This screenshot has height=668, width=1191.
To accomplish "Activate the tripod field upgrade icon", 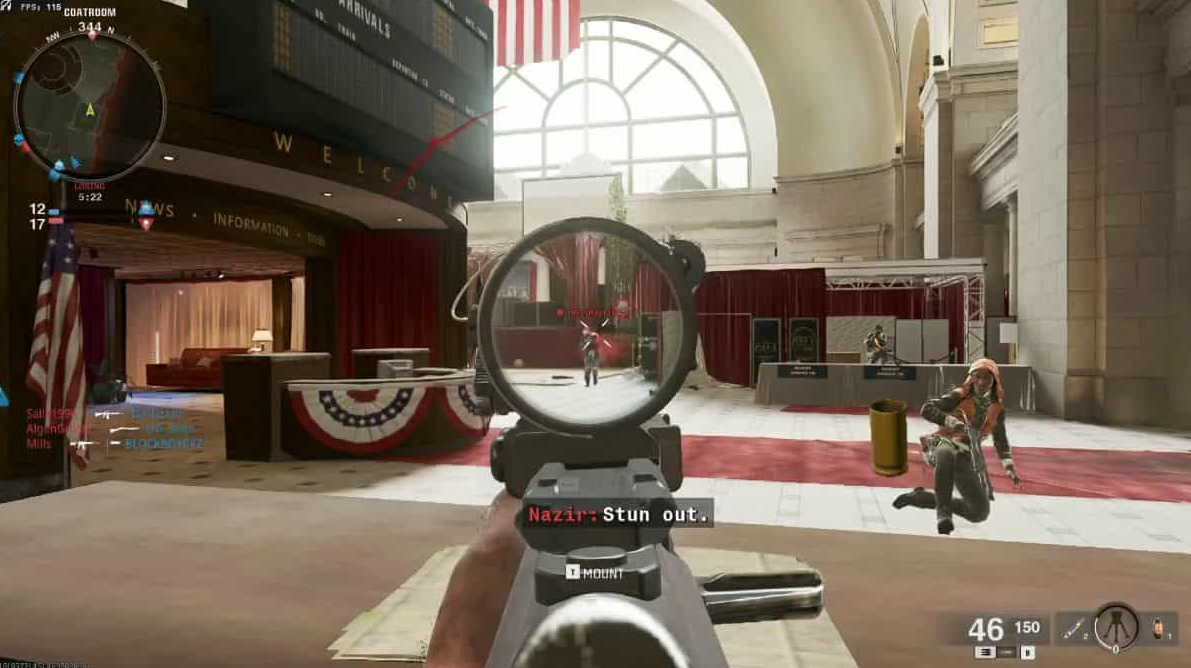I will (x=1116, y=627).
